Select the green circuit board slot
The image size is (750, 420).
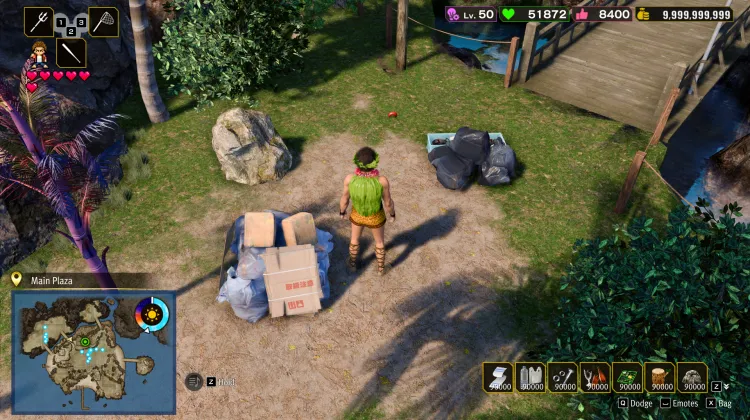pyautogui.click(x=627, y=376)
